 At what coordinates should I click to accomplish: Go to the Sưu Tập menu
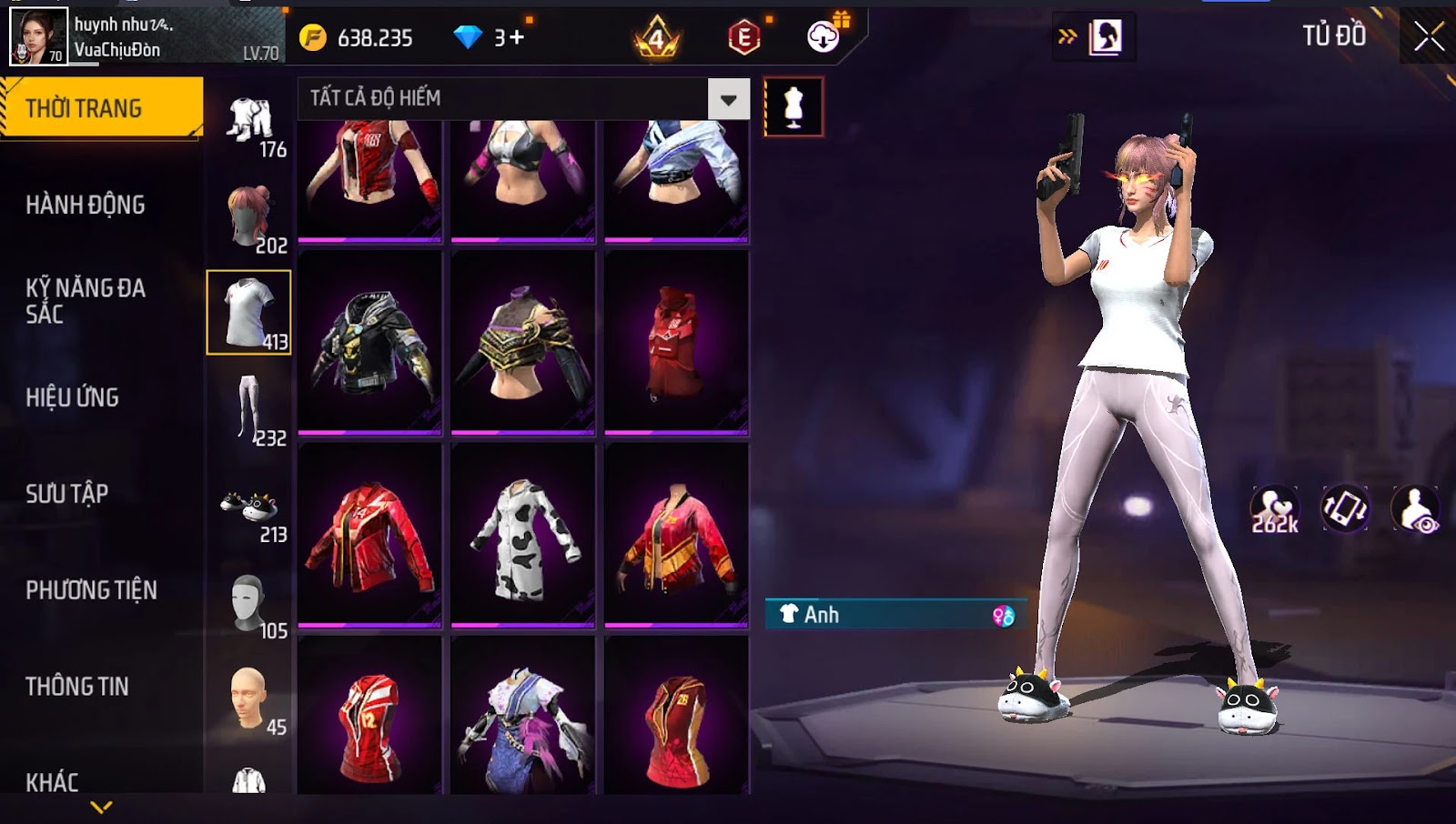pyautogui.click(x=67, y=494)
